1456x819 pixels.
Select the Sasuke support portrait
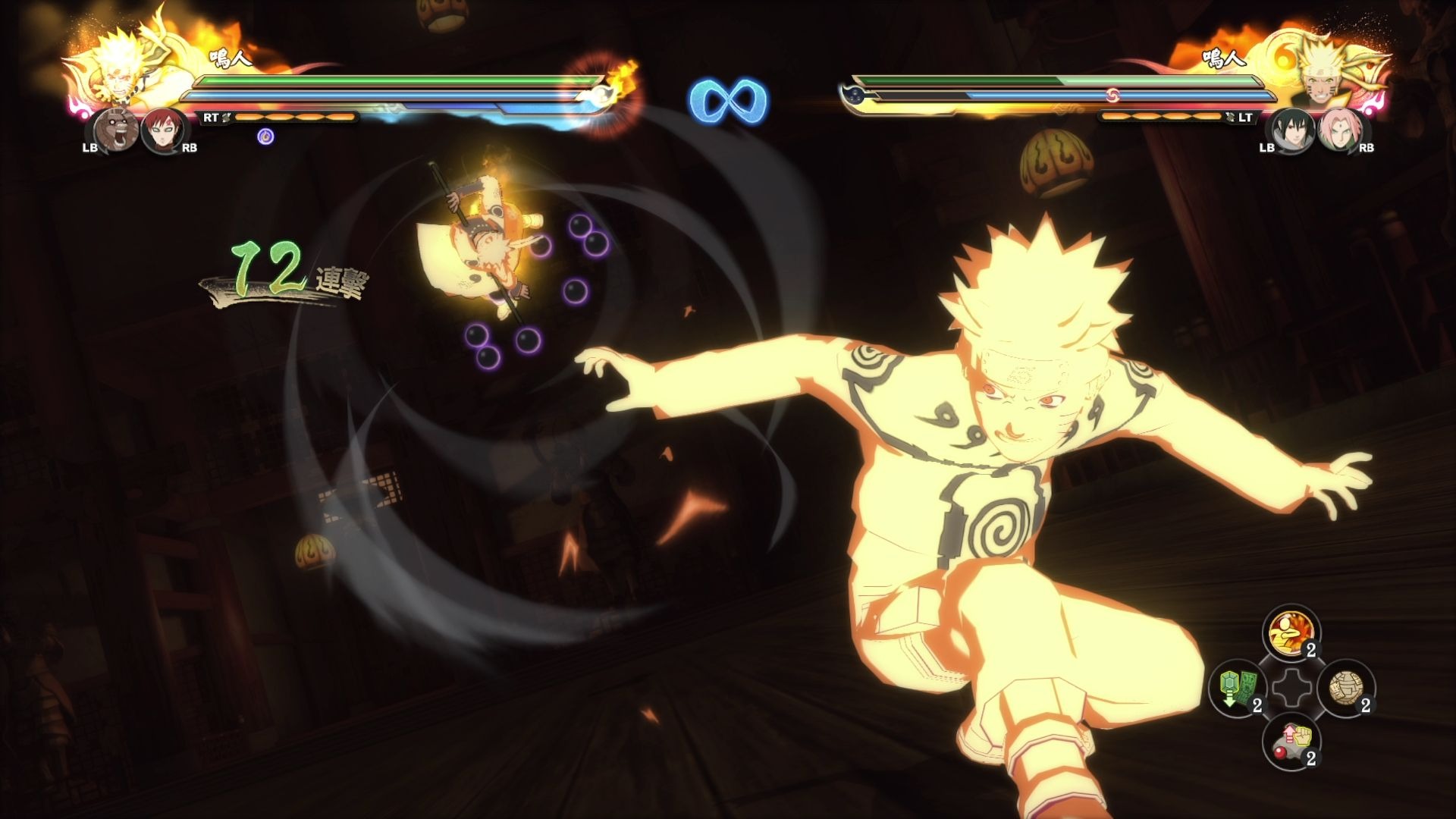click(x=1291, y=131)
